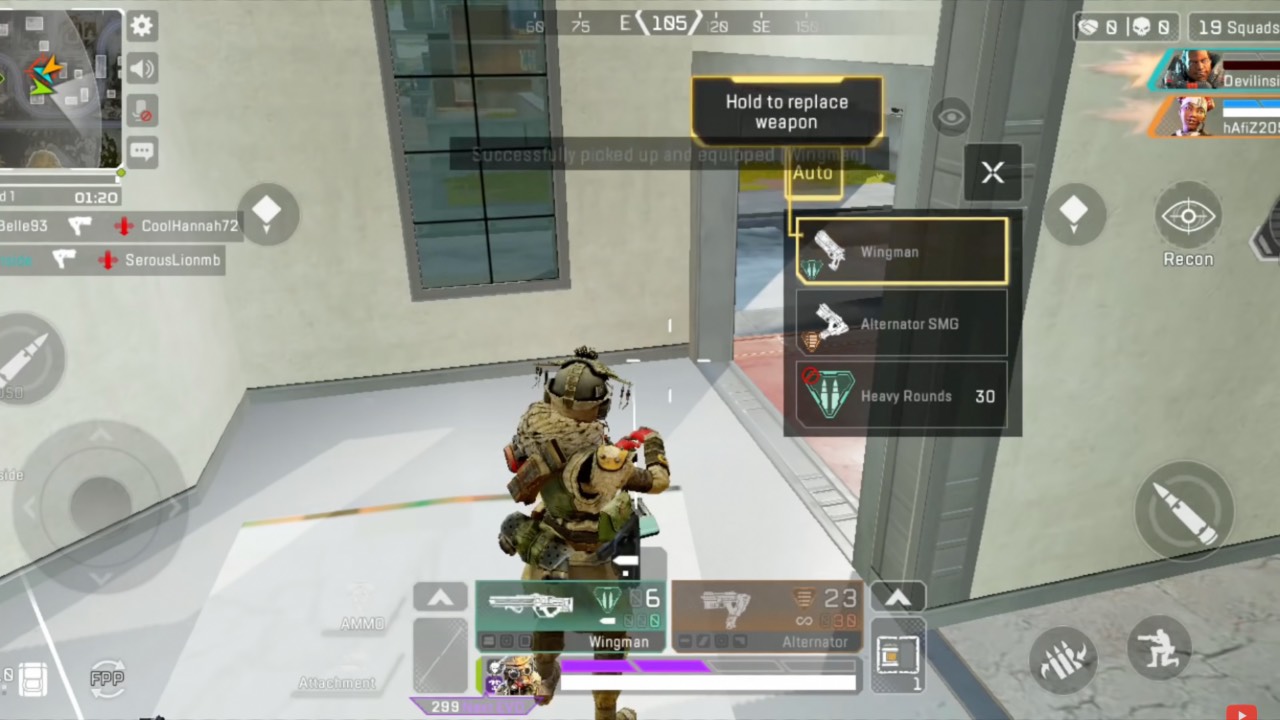This screenshot has width=1280, height=720.
Task: Expand the minimap
Action: pyautogui.click(x=60, y=88)
